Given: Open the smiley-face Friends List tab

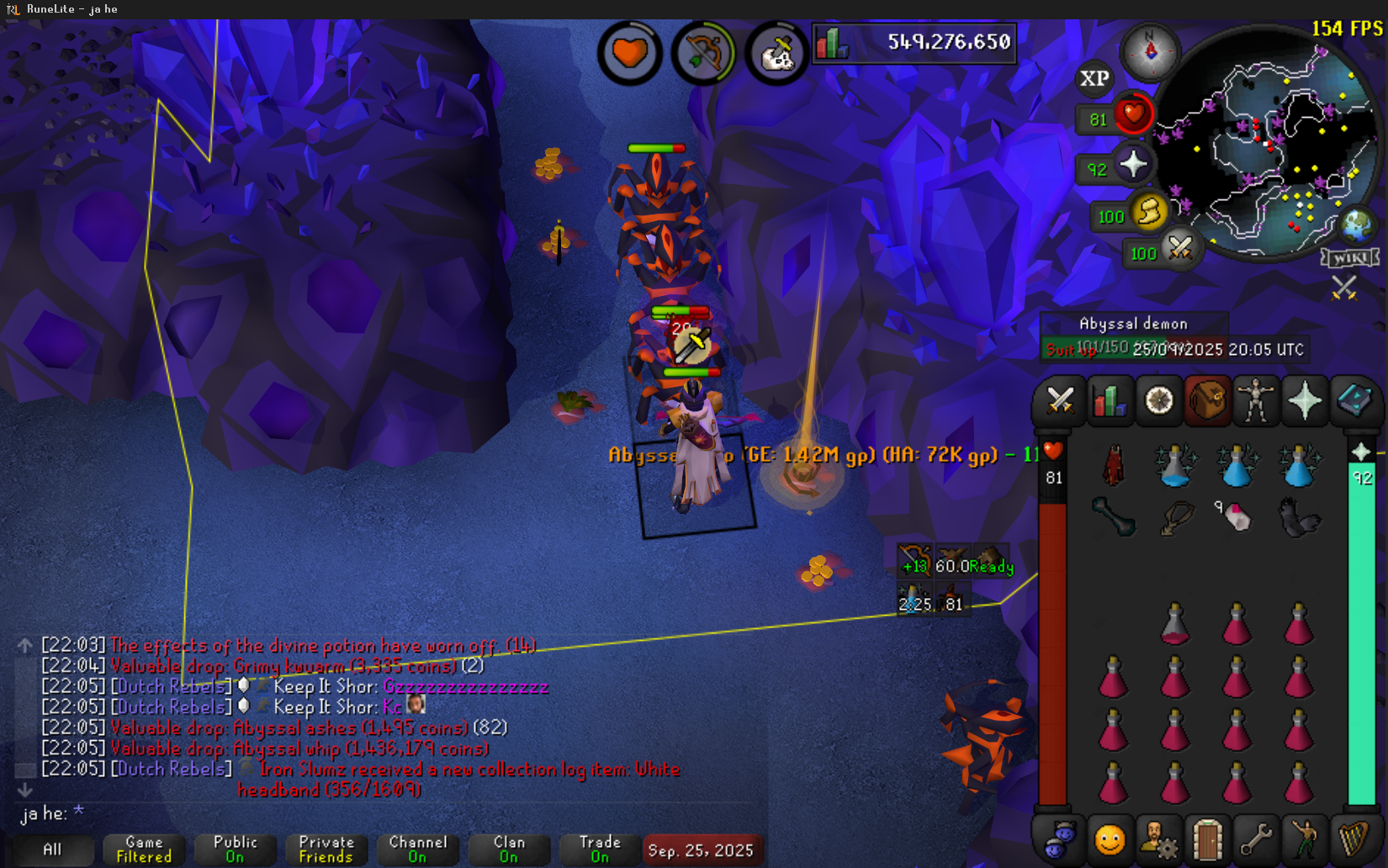Looking at the screenshot, I should coord(1110,839).
